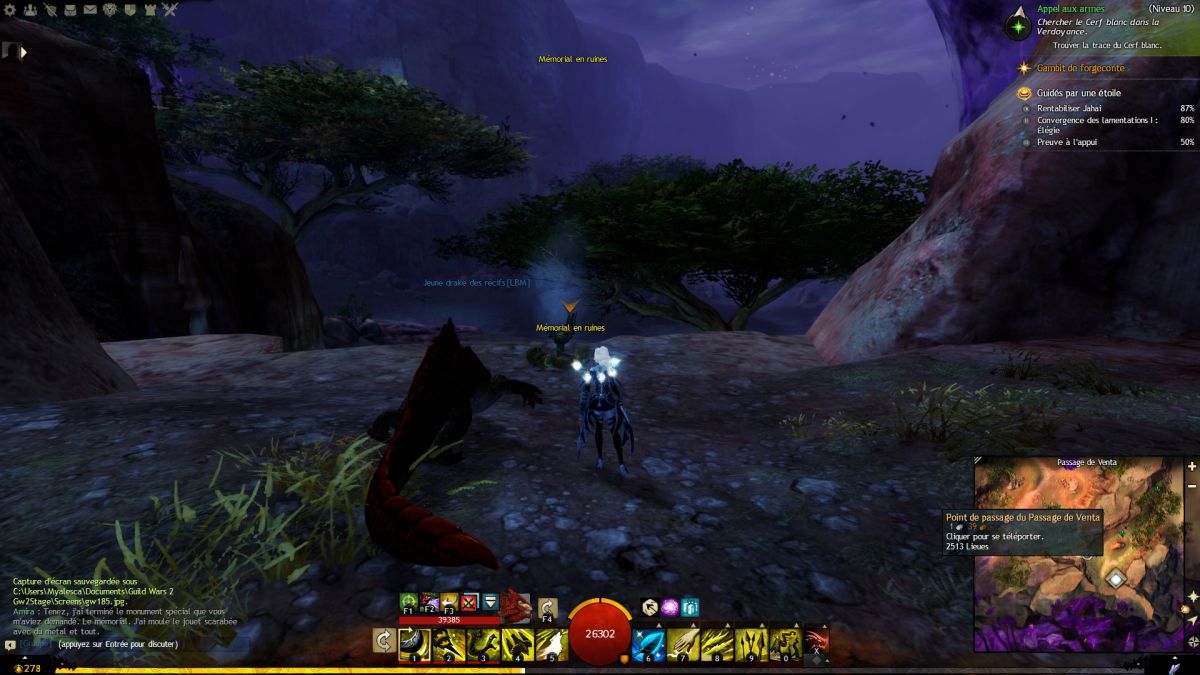Open the gear-shaped game menu icon
The width and height of the screenshot is (1200, 675).
[x=9, y=9]
